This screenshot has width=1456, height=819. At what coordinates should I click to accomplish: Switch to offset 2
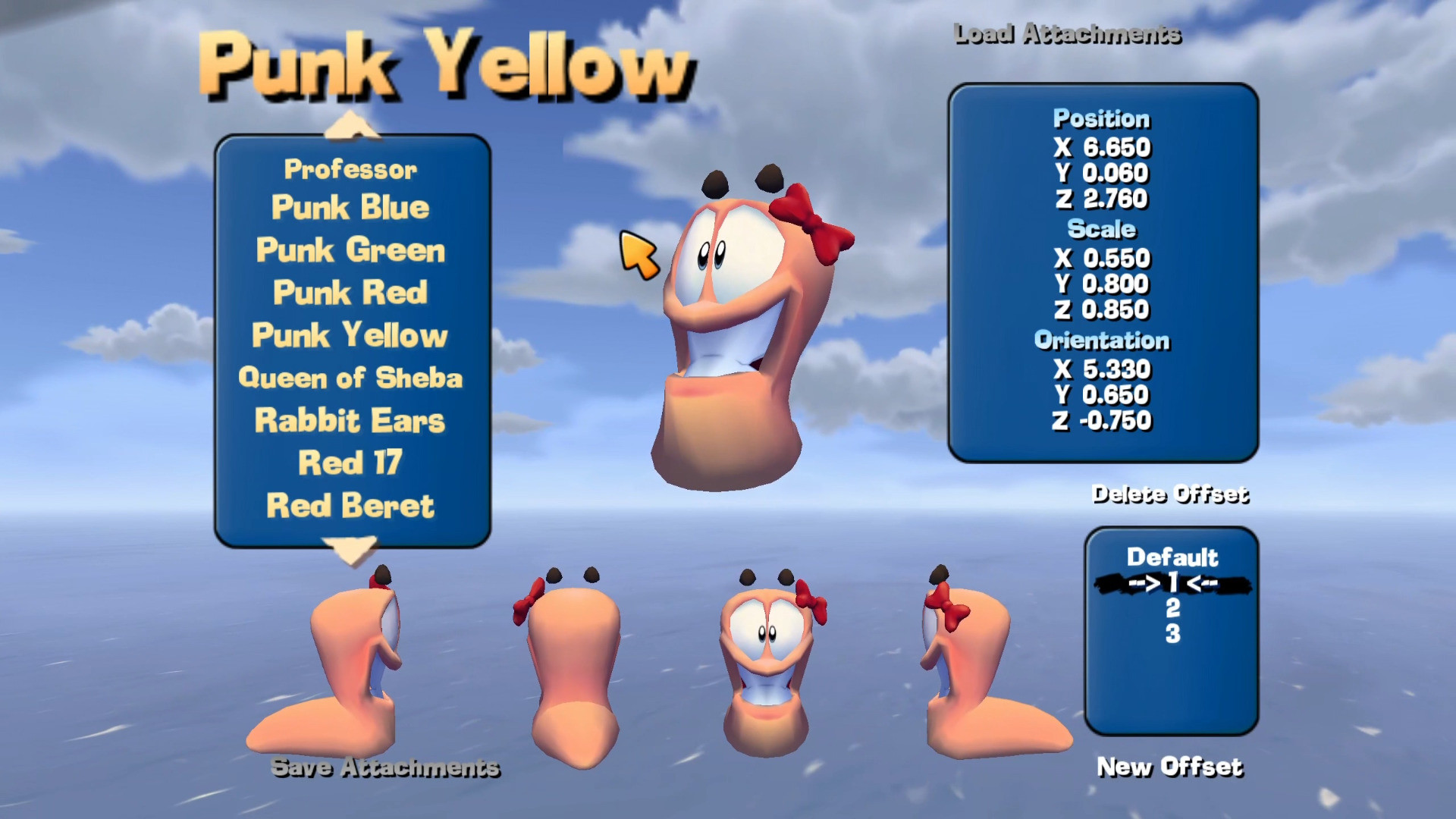[1172, 608]
